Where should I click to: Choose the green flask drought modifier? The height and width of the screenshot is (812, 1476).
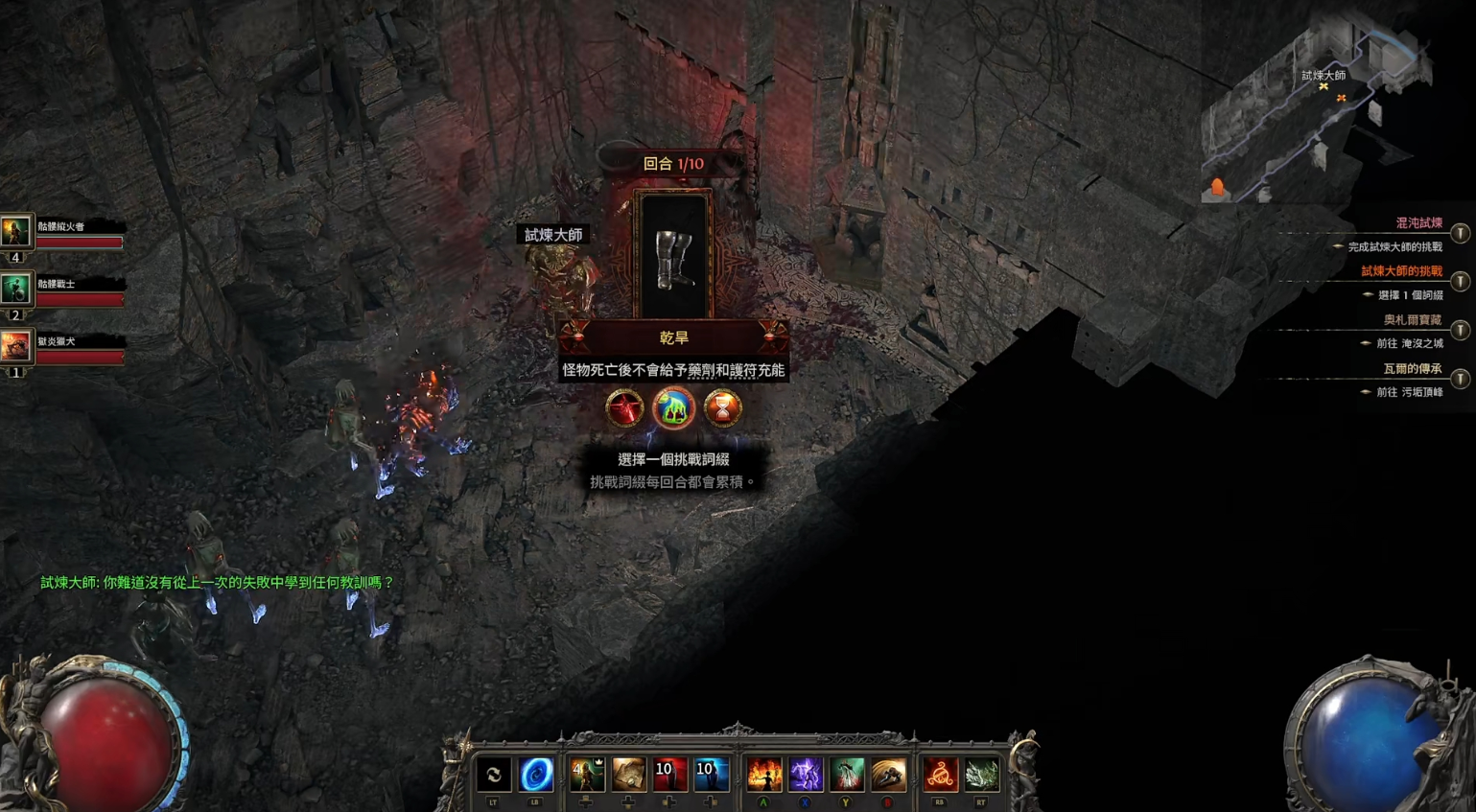(x=673, y=408)
